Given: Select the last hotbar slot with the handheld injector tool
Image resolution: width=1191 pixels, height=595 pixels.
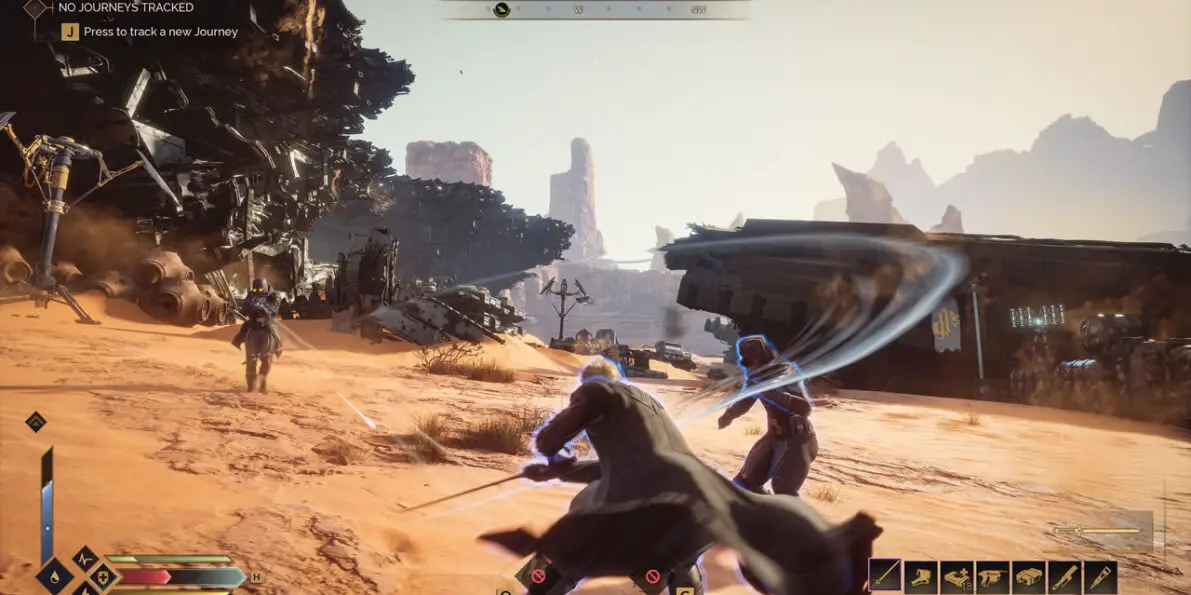Looking at the screenshot, I should (x=1101, y=576).
